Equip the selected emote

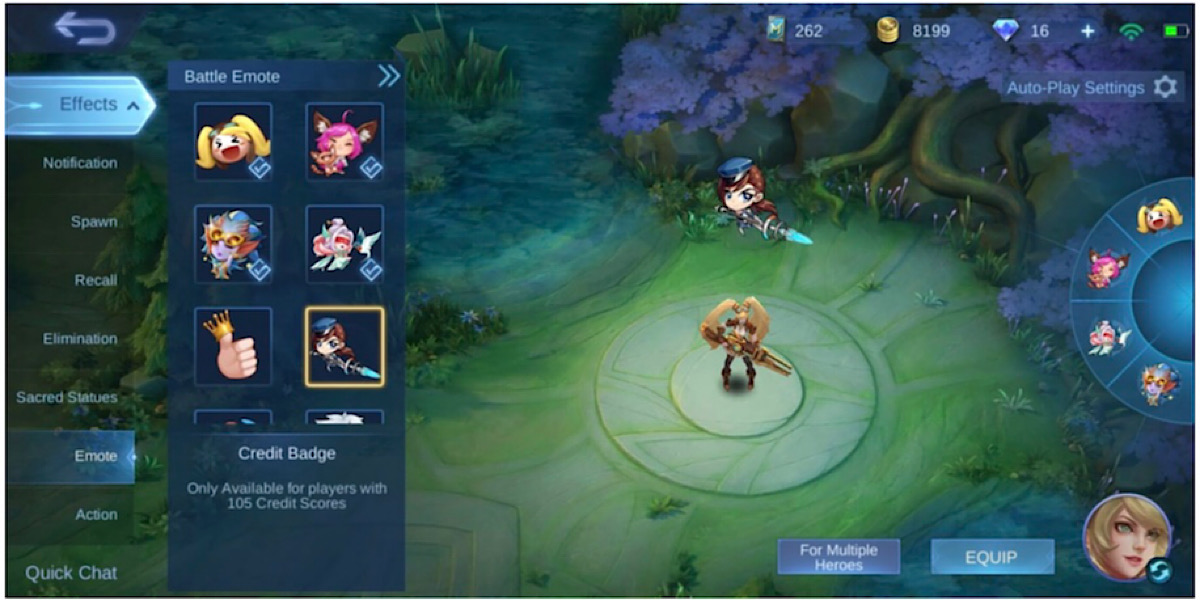[x=991, y=557]
